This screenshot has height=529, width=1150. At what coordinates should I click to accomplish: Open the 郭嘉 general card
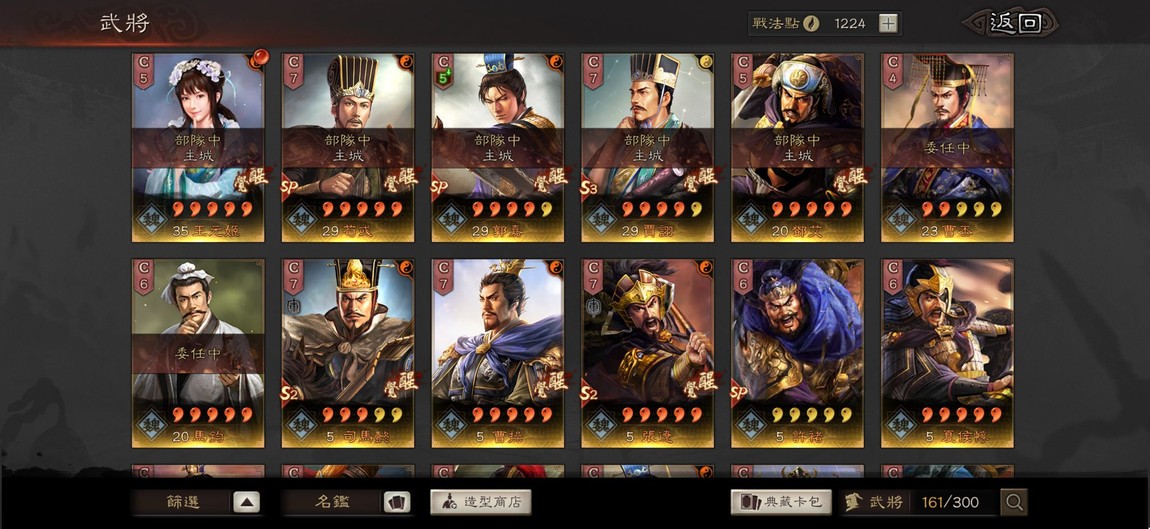click(x=498, y=146)
